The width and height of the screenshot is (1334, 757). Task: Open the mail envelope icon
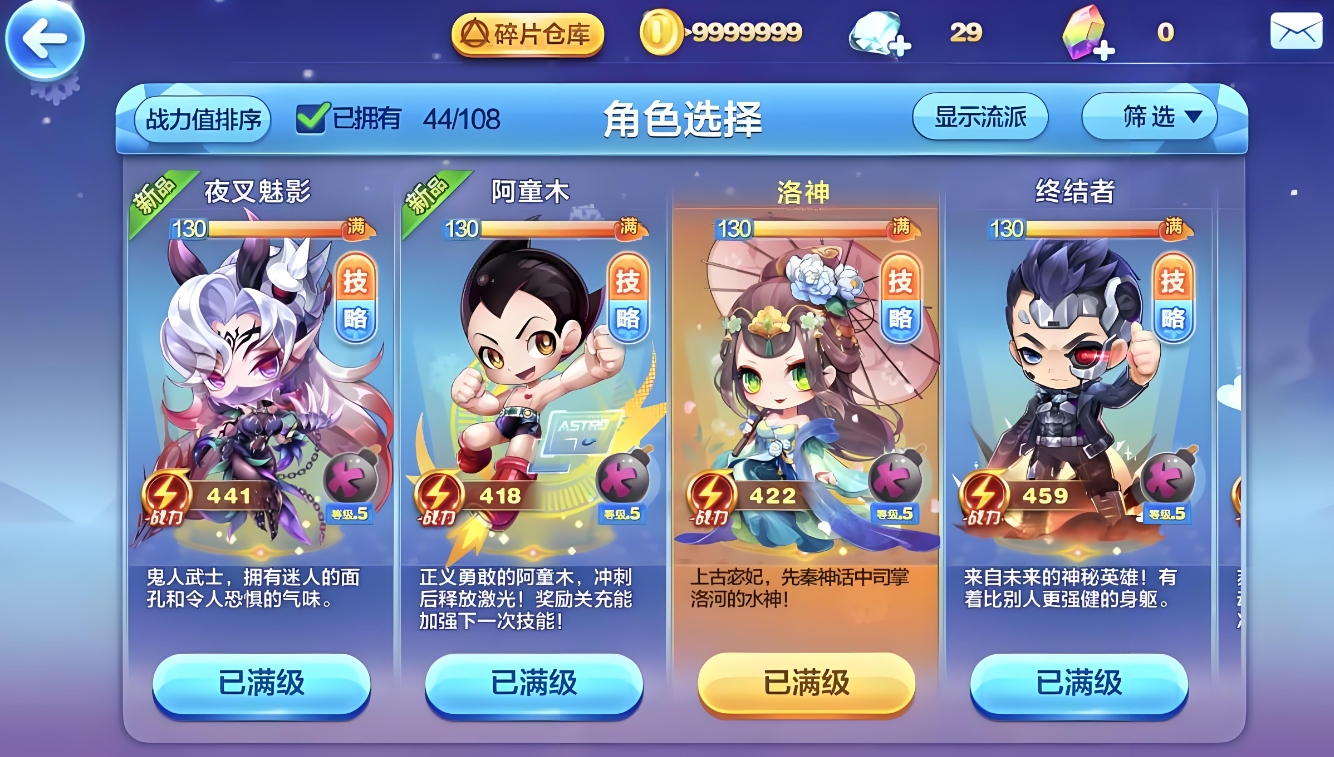pyautogui.click(x=1295, y=30)
